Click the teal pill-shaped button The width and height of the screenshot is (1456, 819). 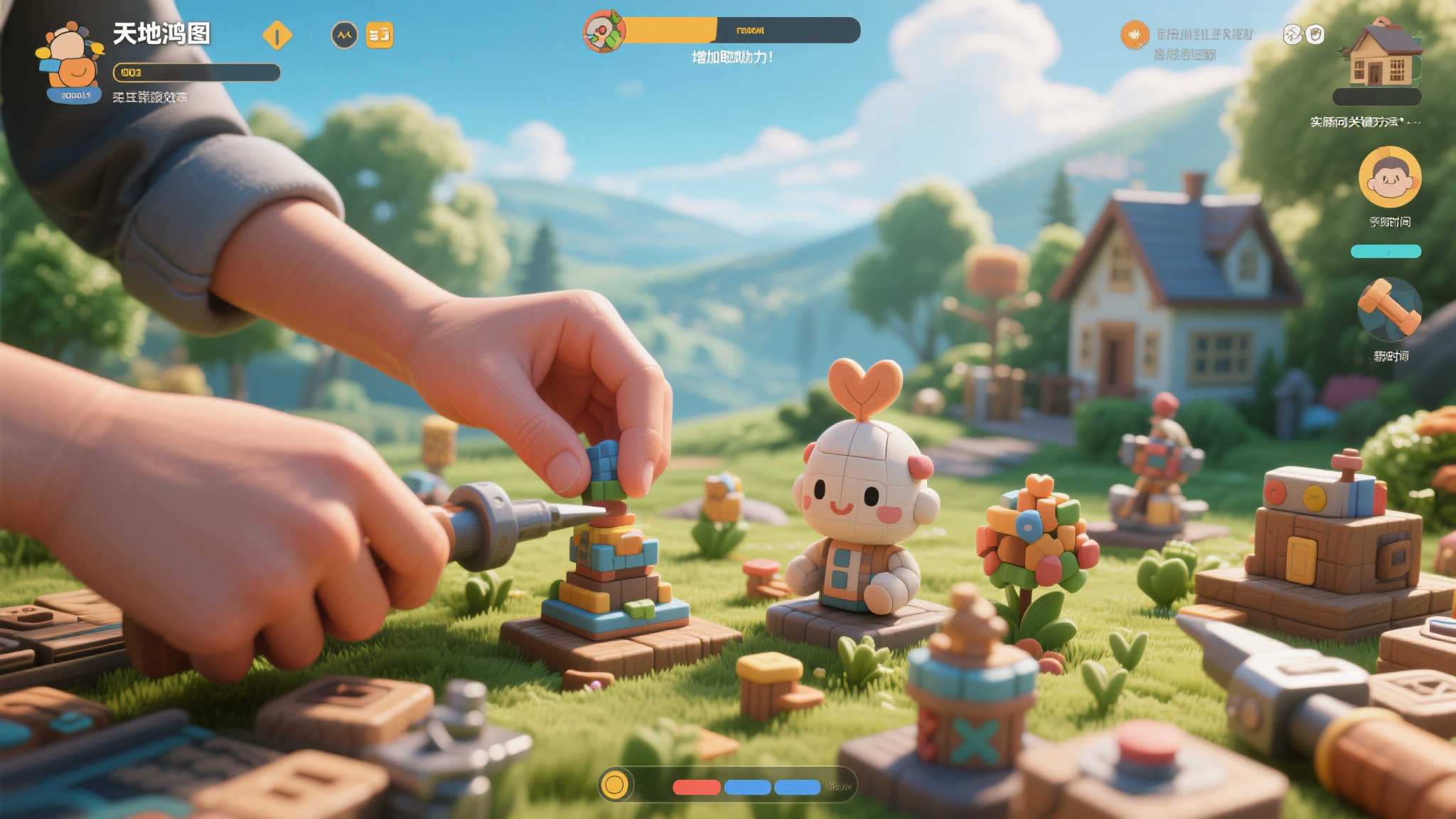(x=1386, y=251)
